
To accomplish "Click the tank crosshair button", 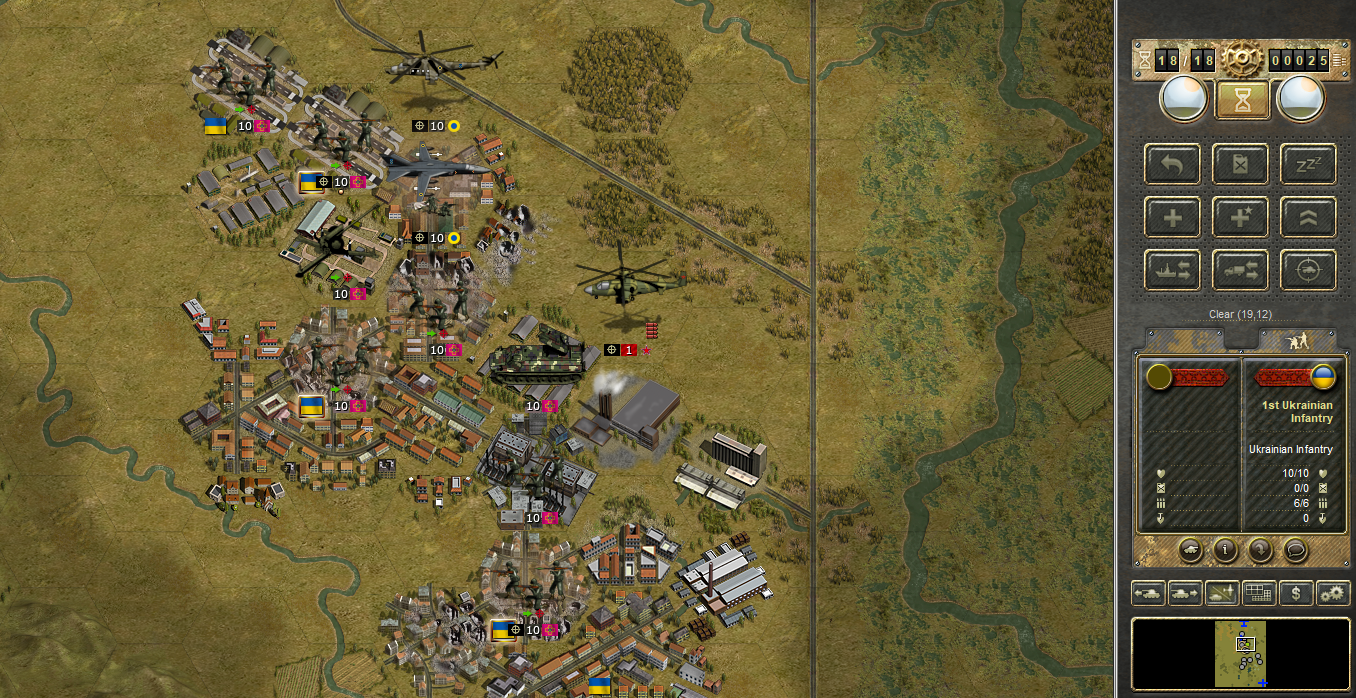I will click(1308, 270).
